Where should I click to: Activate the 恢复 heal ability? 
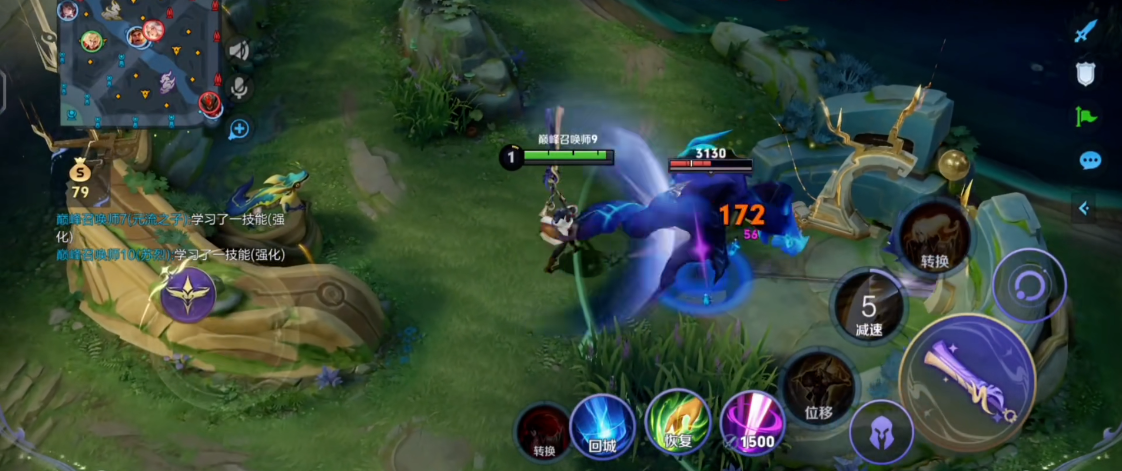coord(678,423)
